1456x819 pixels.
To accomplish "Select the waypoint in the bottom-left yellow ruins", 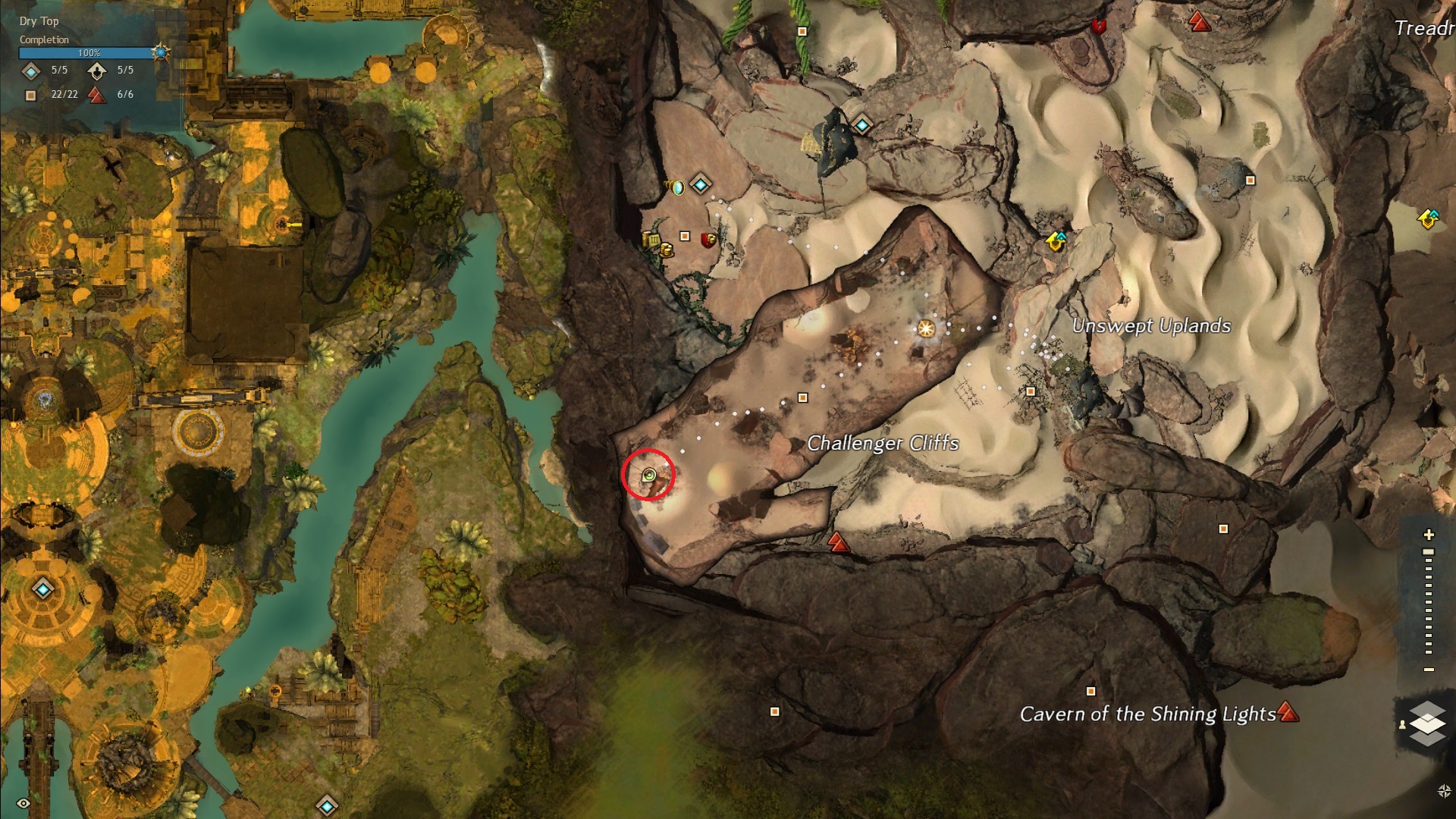I will [42, 588].
